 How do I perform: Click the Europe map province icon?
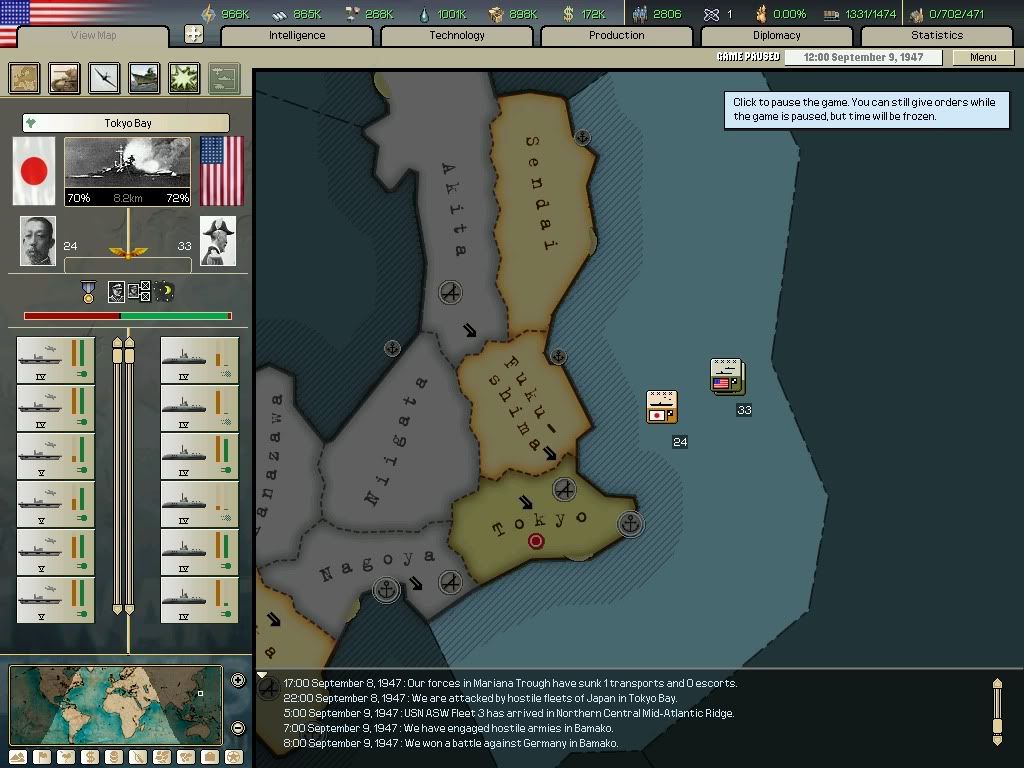click(x=25, y=78)
